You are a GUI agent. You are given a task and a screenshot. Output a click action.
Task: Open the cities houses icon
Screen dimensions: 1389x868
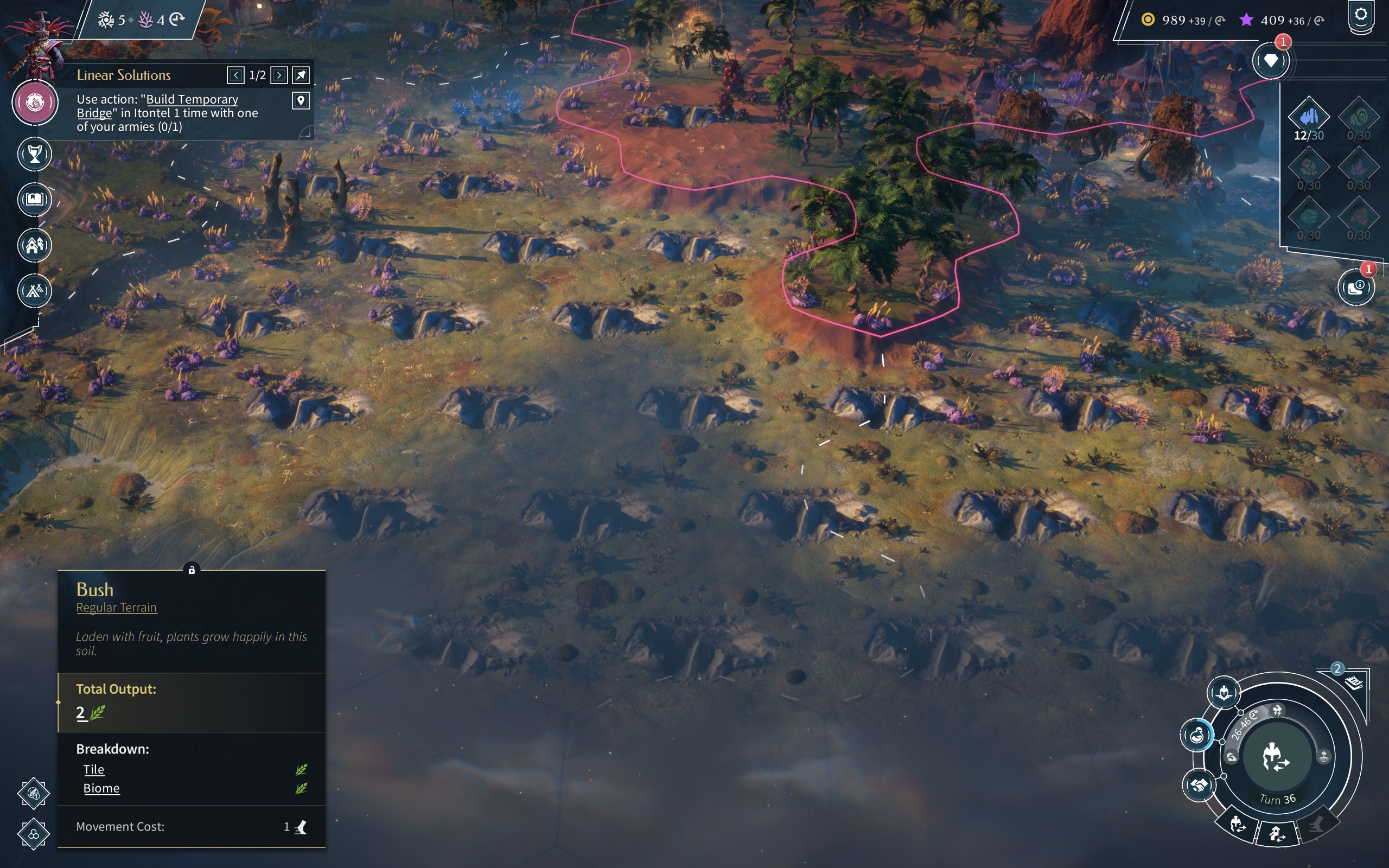[35, 245]
